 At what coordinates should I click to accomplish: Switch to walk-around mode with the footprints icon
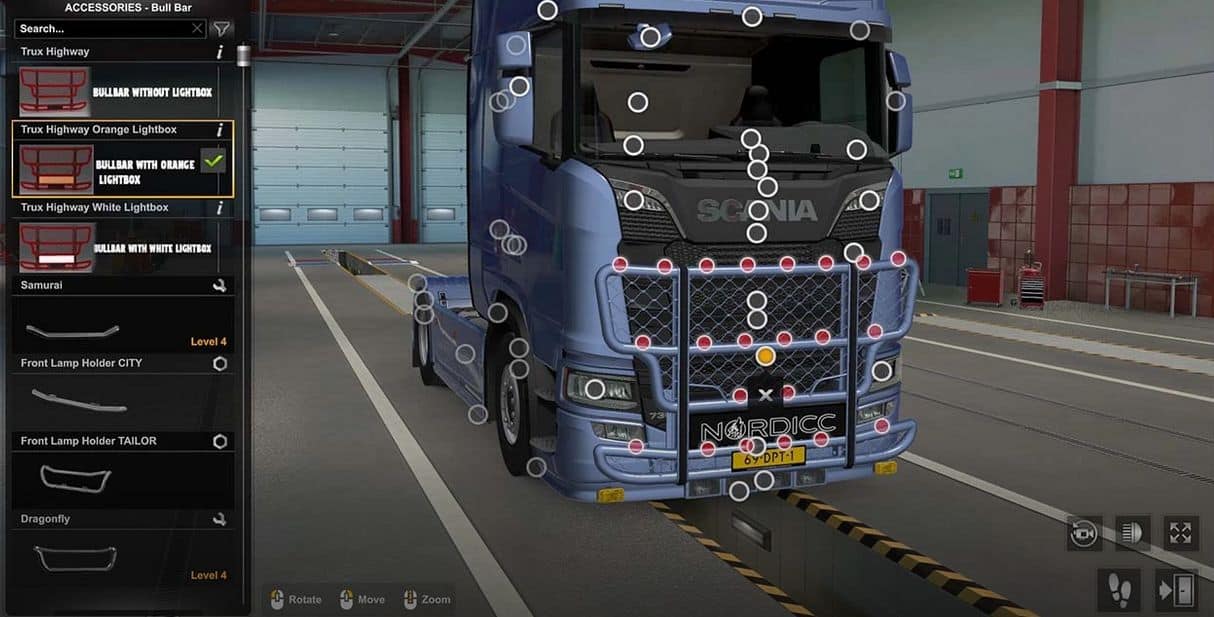point(1117,589)
